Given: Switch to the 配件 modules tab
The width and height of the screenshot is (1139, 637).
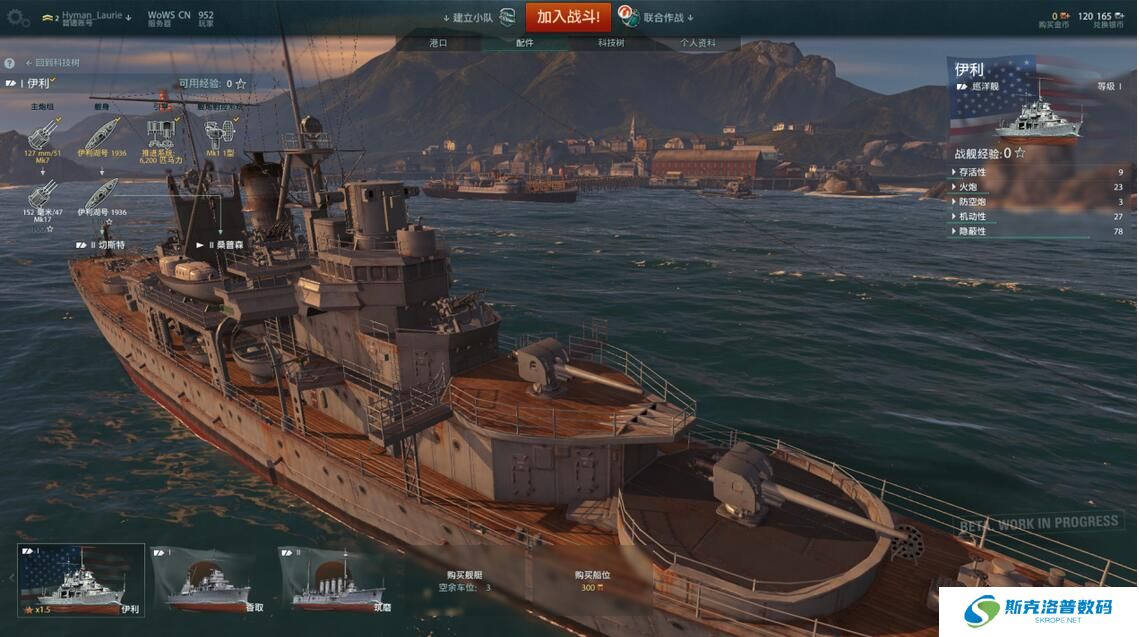Looking at the screenshot, I should point(525,43).
